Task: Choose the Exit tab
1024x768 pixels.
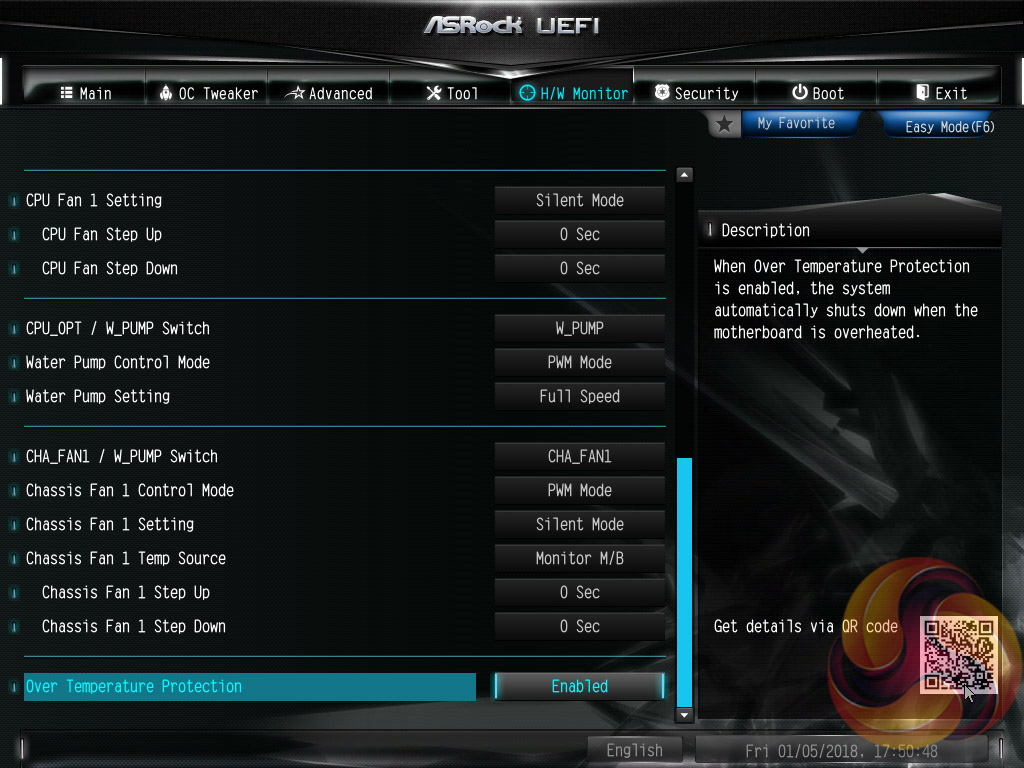Action: (x=940, y=93)
